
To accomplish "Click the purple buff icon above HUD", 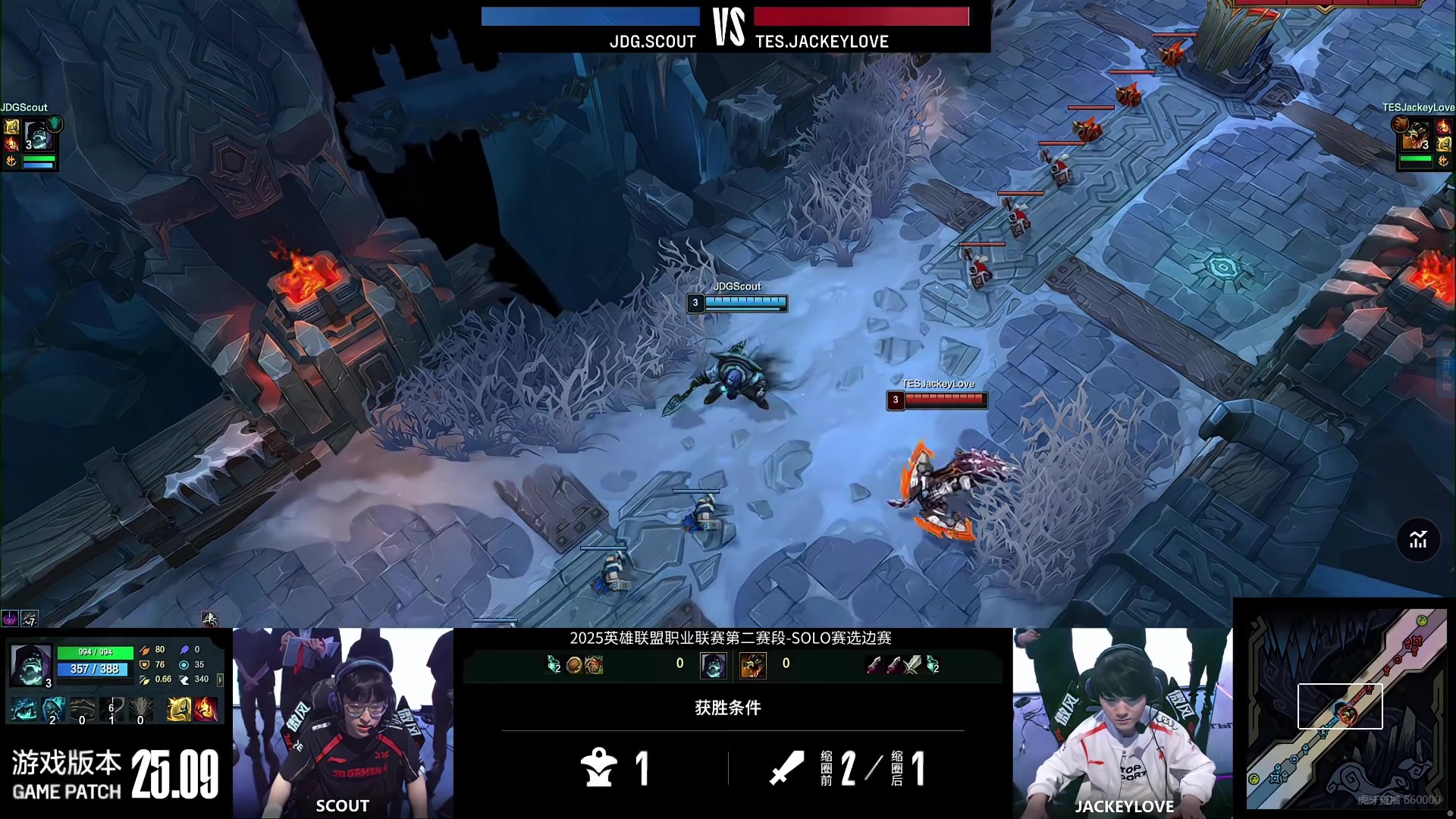I will coord(9,619).
